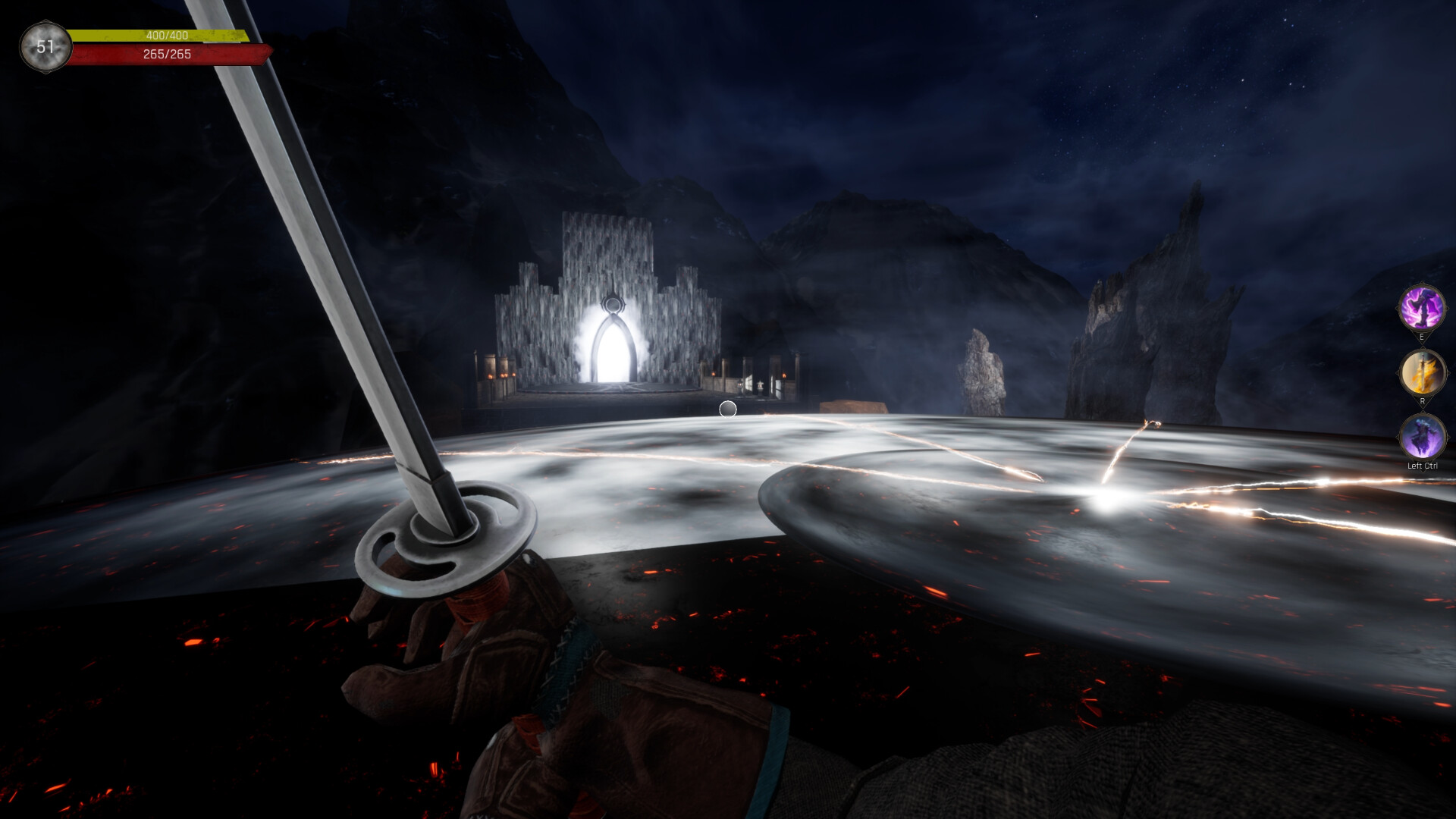
Task: Select the flaming sword ability bound to R
Action: 1422,372
